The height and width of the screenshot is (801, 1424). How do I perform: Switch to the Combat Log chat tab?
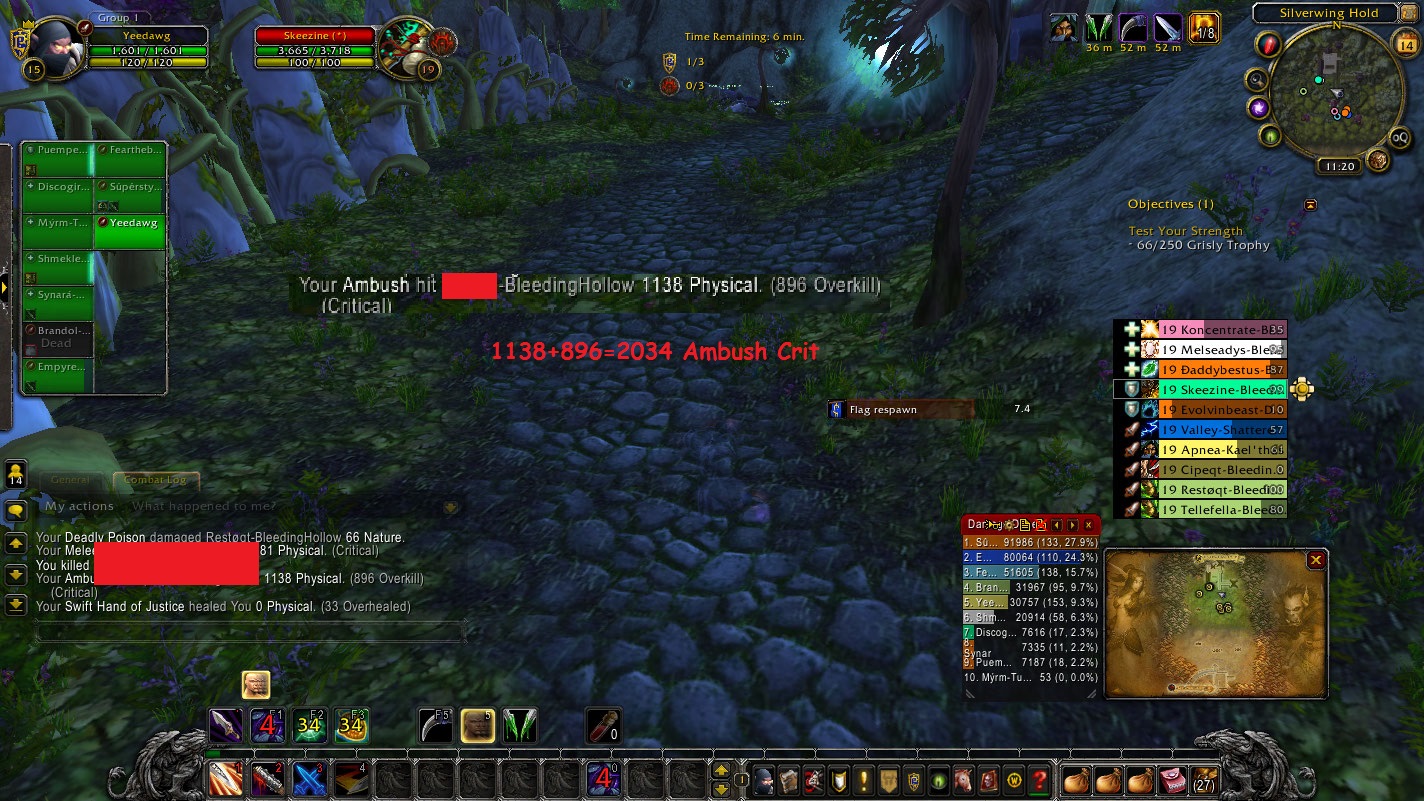pyautogui.click(x=156, y=481)
